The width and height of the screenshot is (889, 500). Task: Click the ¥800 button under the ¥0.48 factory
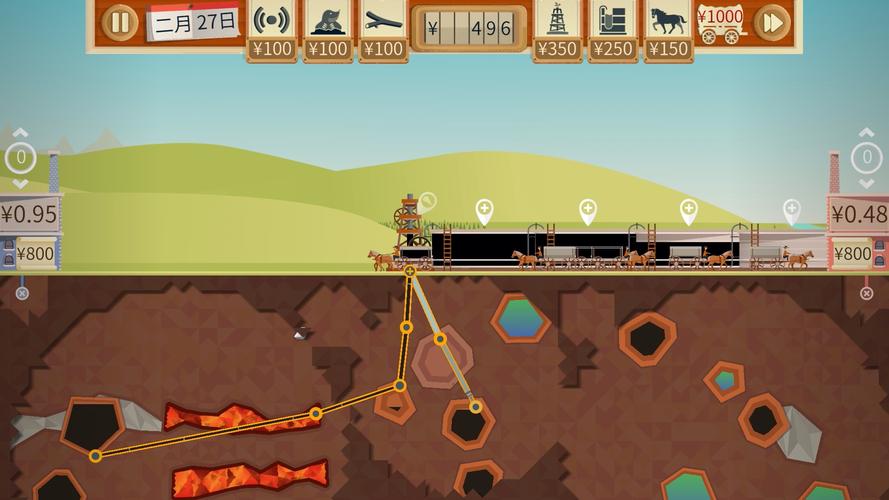click(x=852, y=253)
